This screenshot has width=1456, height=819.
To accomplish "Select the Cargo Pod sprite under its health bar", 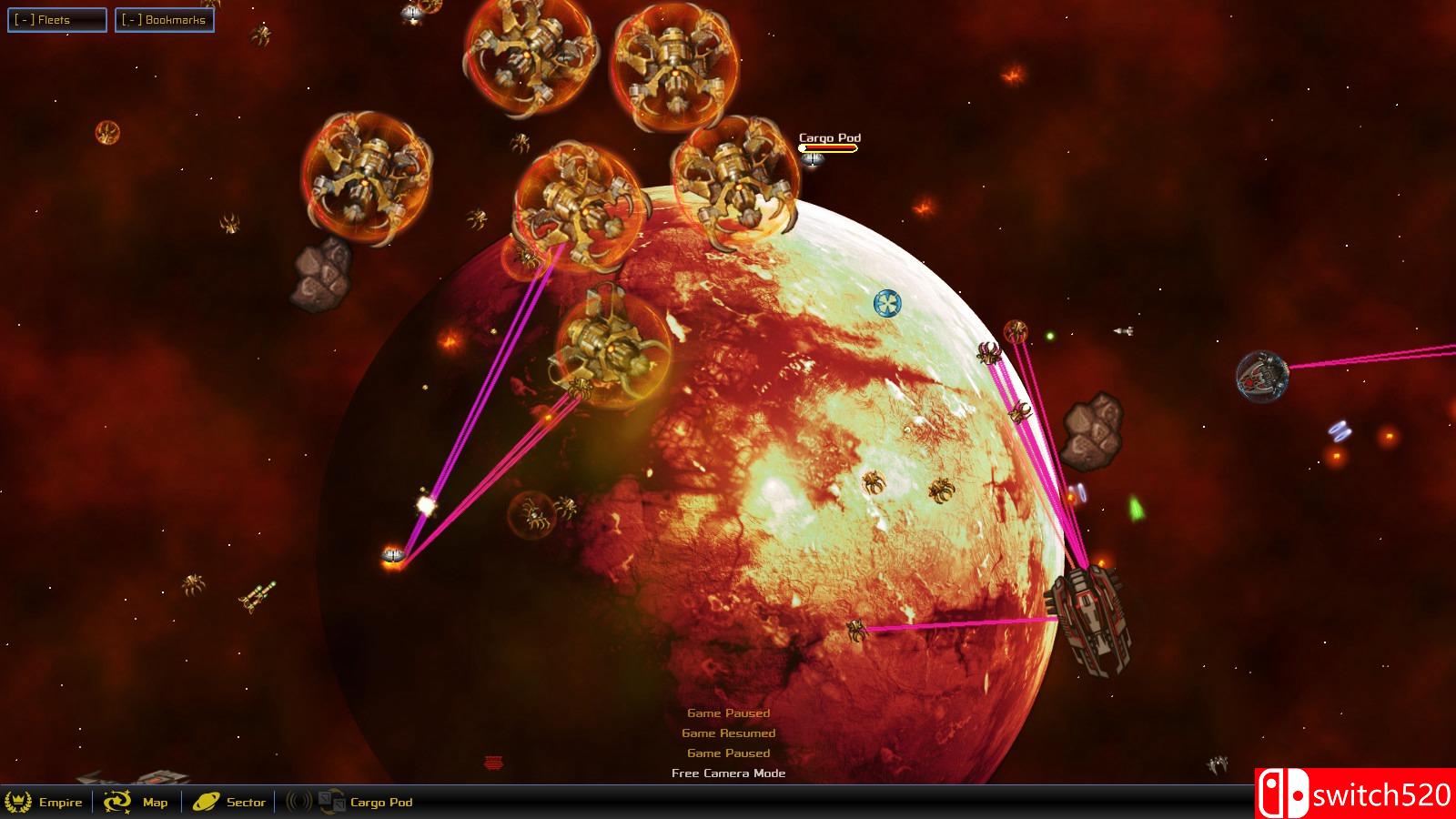I will tap(813, 158).
